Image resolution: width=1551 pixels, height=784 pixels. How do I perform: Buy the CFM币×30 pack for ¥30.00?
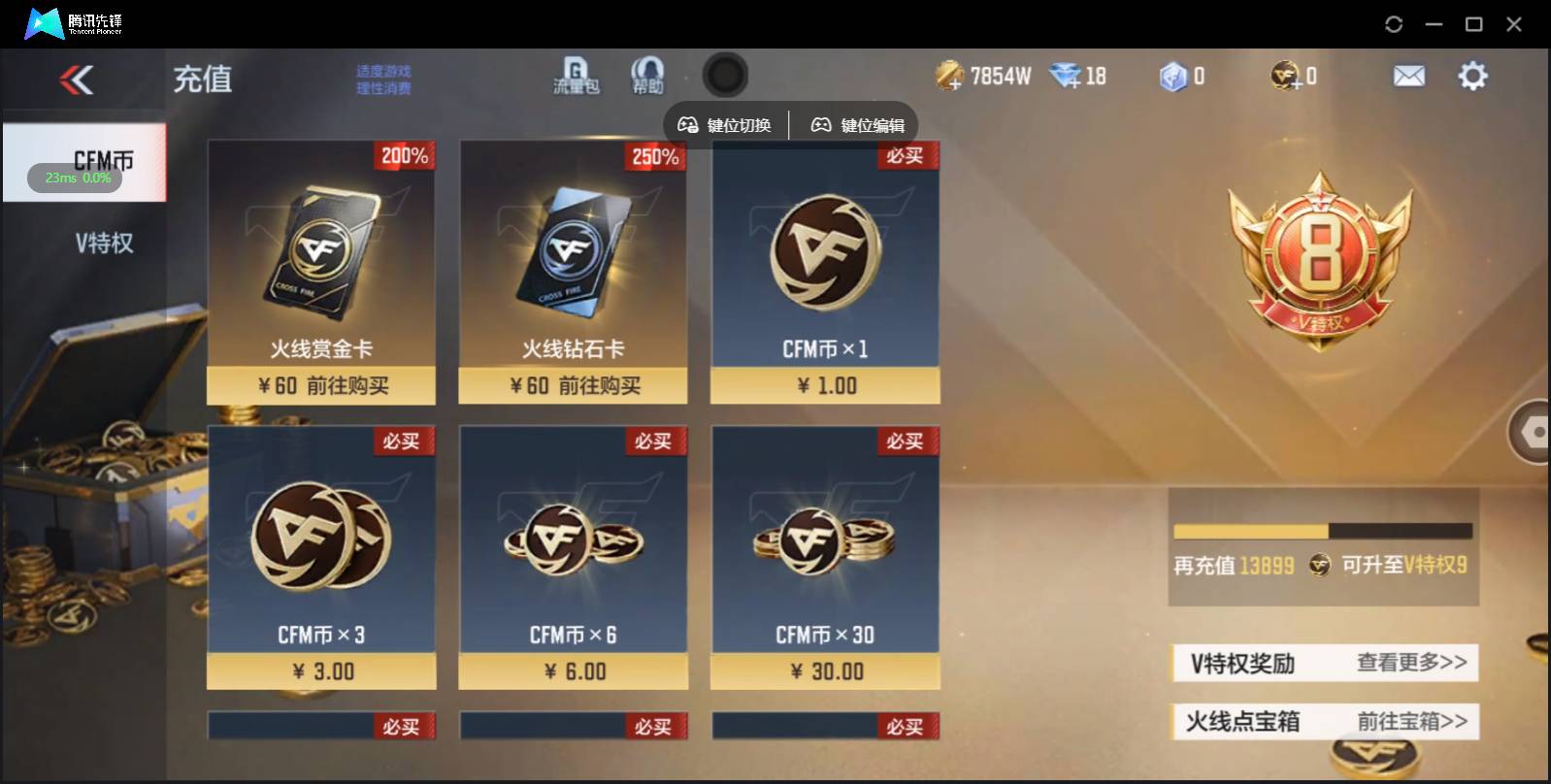click(825, 670)
